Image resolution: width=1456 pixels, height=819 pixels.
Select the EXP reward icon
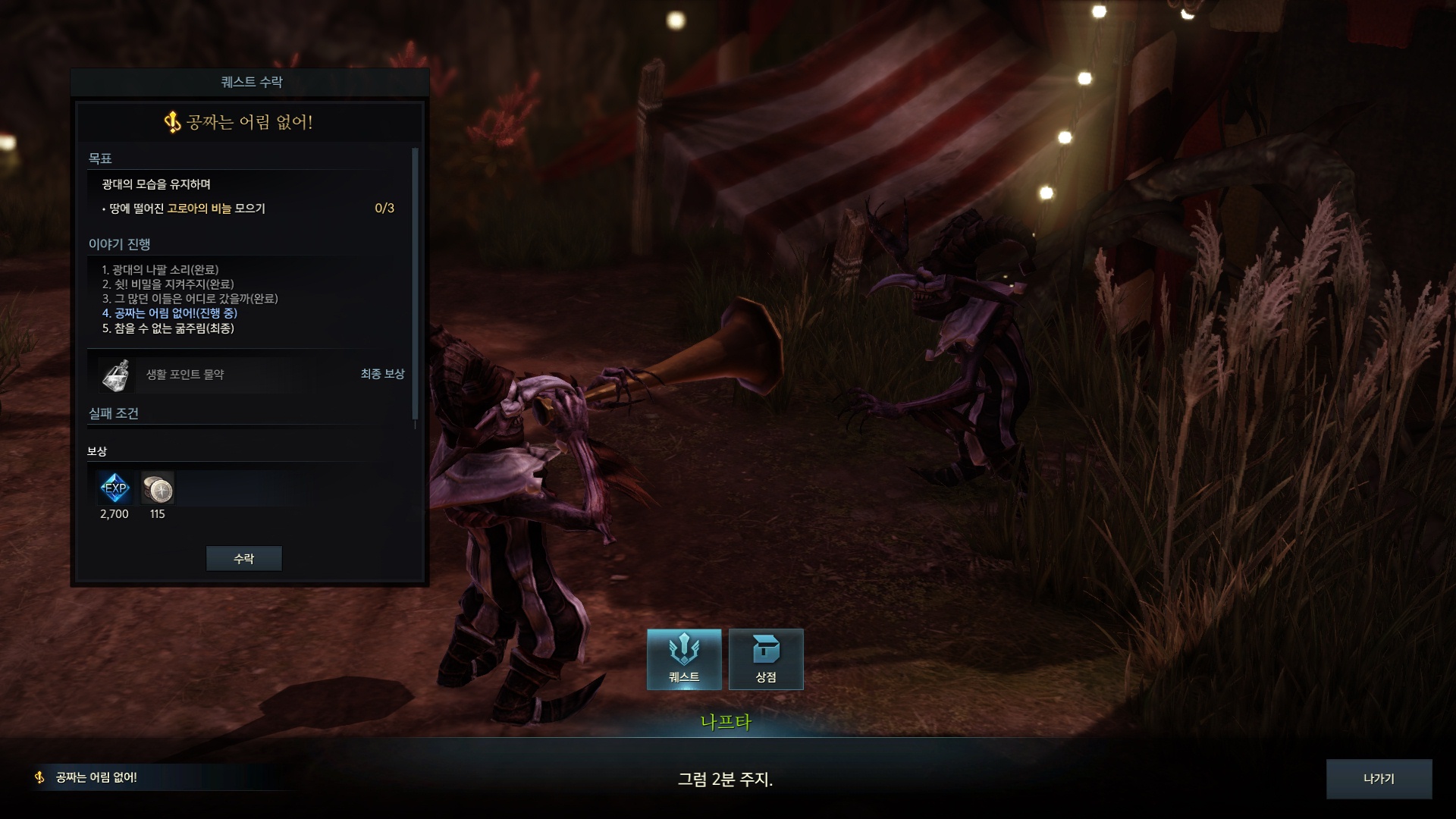115,488
